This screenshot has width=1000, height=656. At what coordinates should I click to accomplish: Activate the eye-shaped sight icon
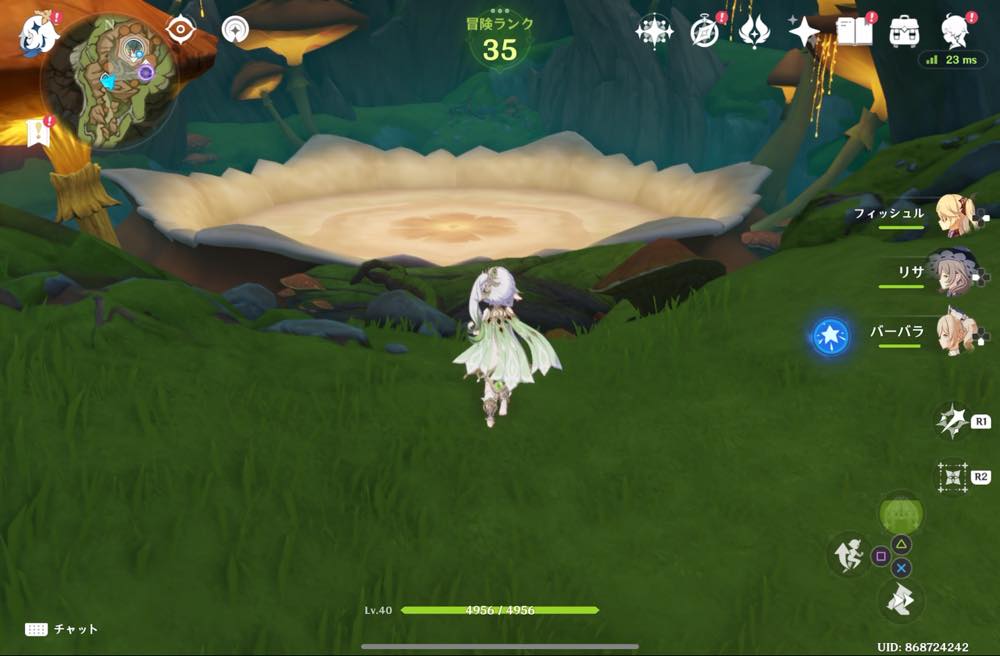click(180, 30)
